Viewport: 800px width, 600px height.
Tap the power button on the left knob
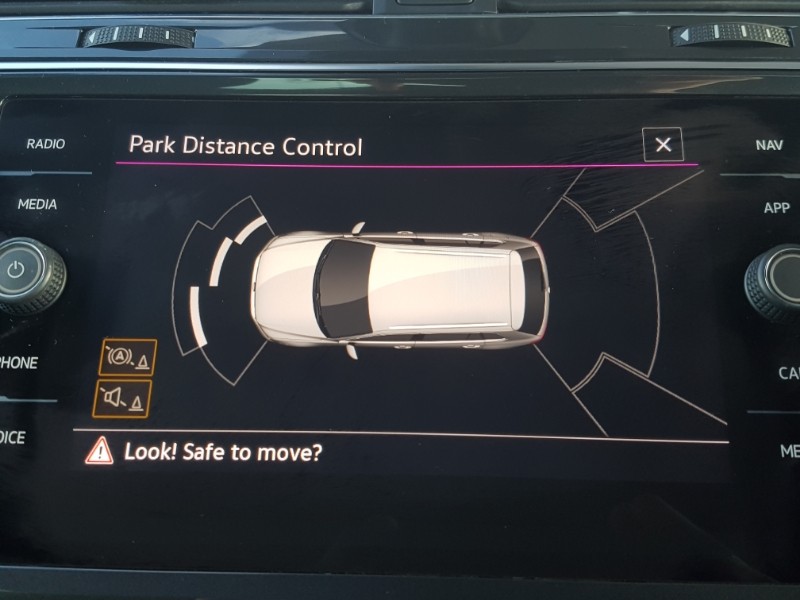tap(16, 270)
